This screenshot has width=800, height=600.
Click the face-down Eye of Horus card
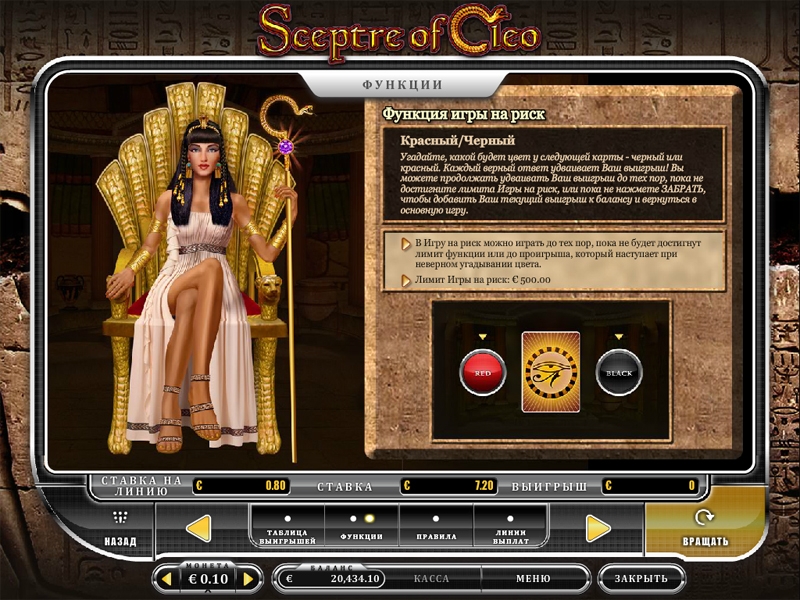point(550,372)
